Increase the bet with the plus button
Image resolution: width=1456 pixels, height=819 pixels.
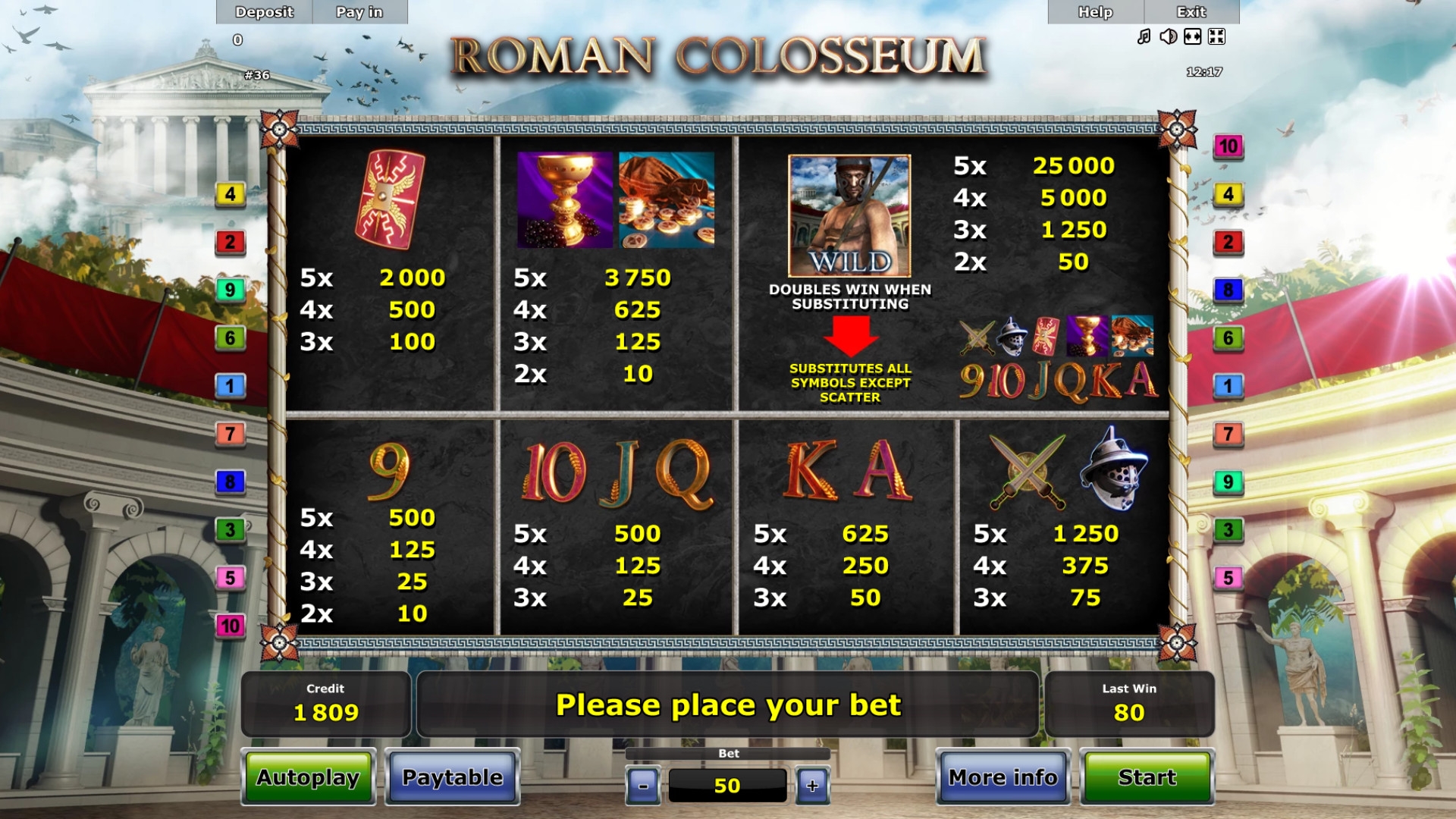(812, 786)
